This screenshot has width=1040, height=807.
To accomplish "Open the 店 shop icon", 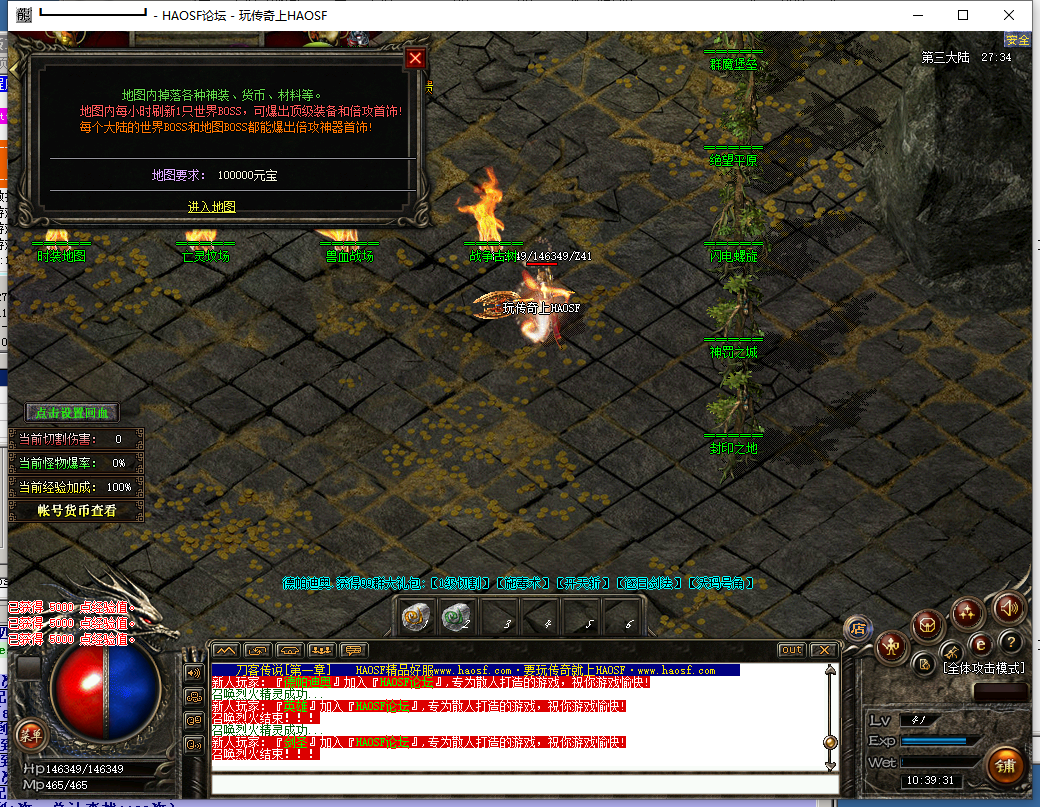I will 857,628.
